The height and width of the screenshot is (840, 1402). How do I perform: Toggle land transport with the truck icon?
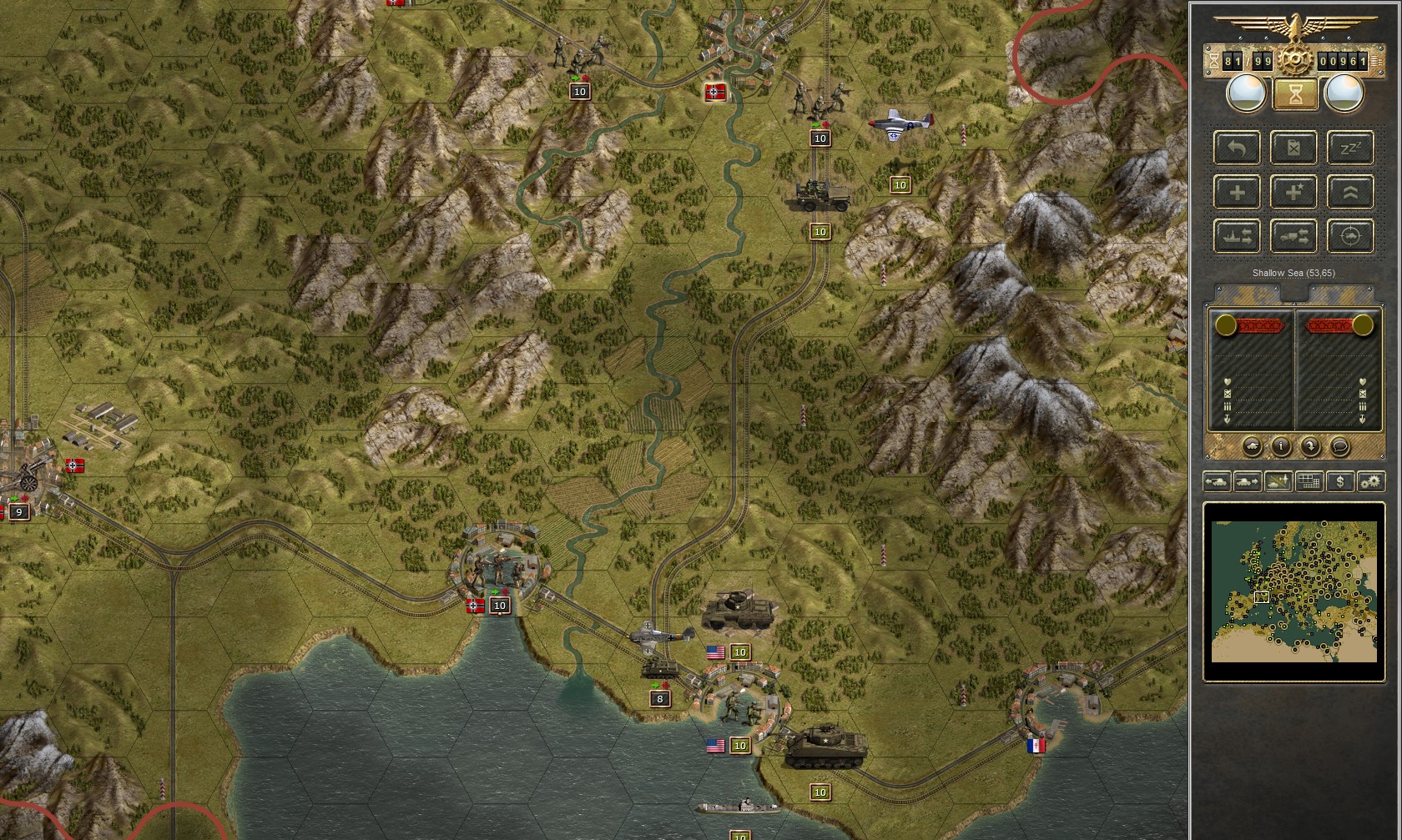[x=1294, y=236]
